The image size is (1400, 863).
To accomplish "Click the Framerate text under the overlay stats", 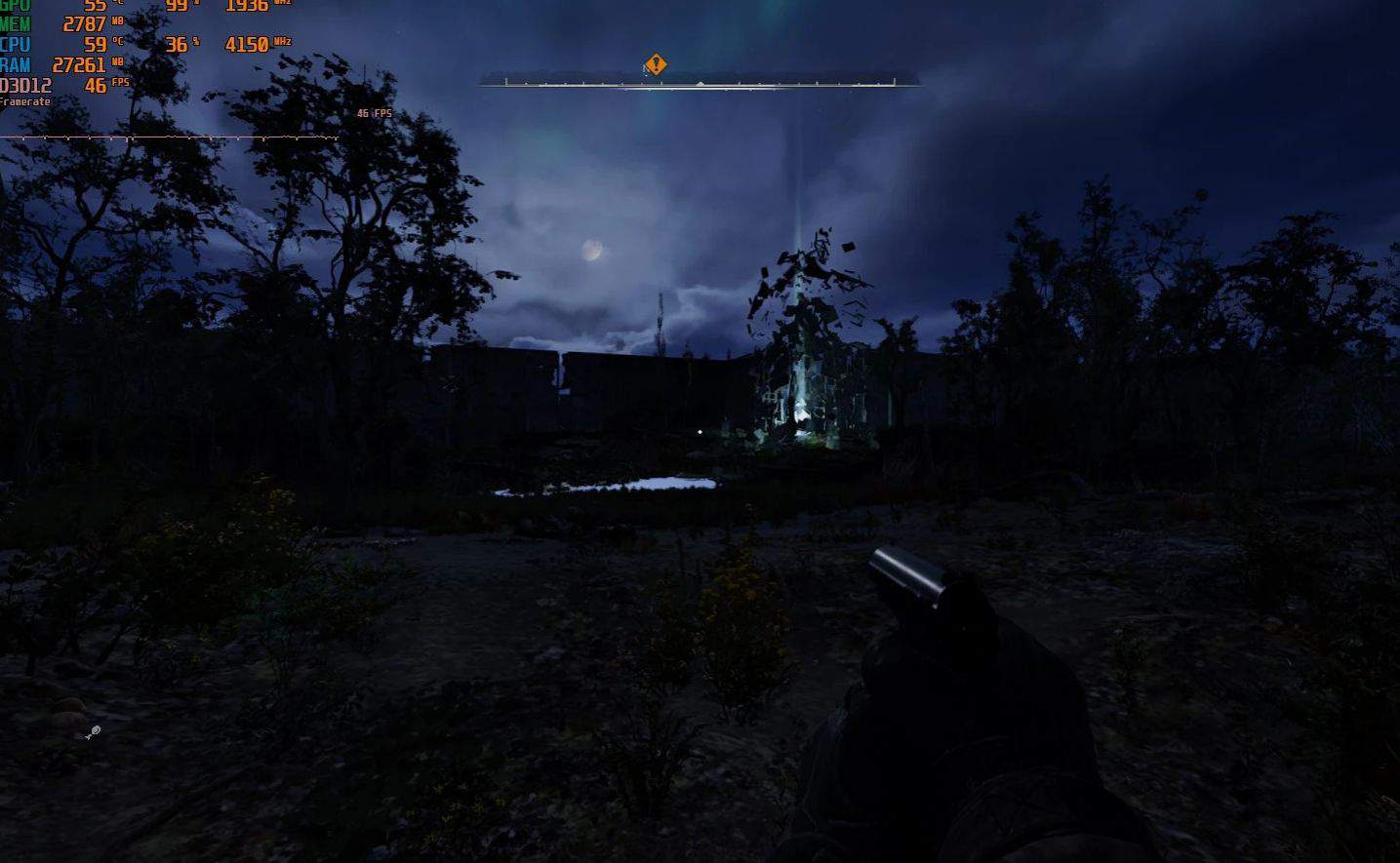I will 24,100.
